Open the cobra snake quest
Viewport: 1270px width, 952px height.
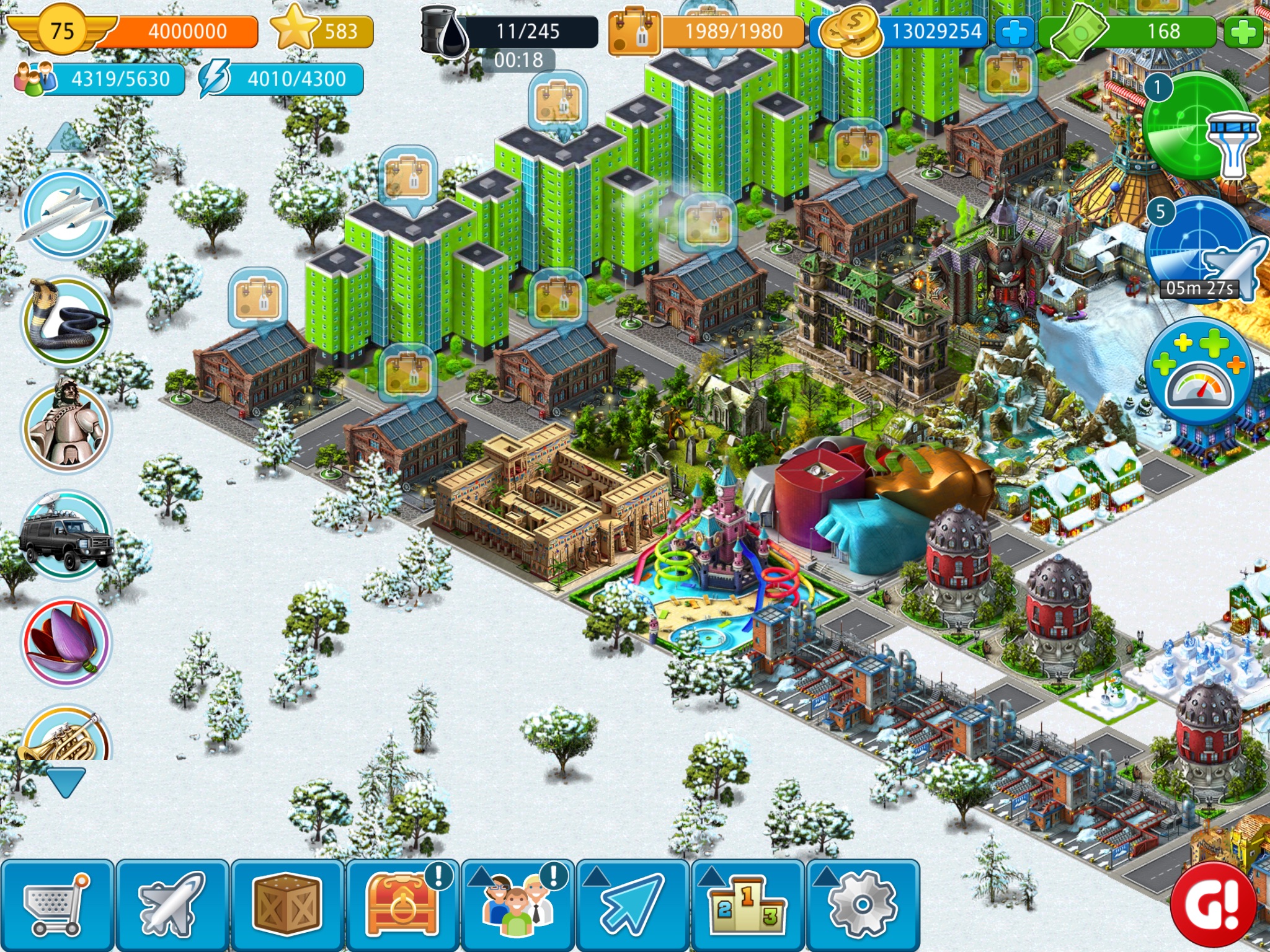pyautogui.click(x=66, y=320)
